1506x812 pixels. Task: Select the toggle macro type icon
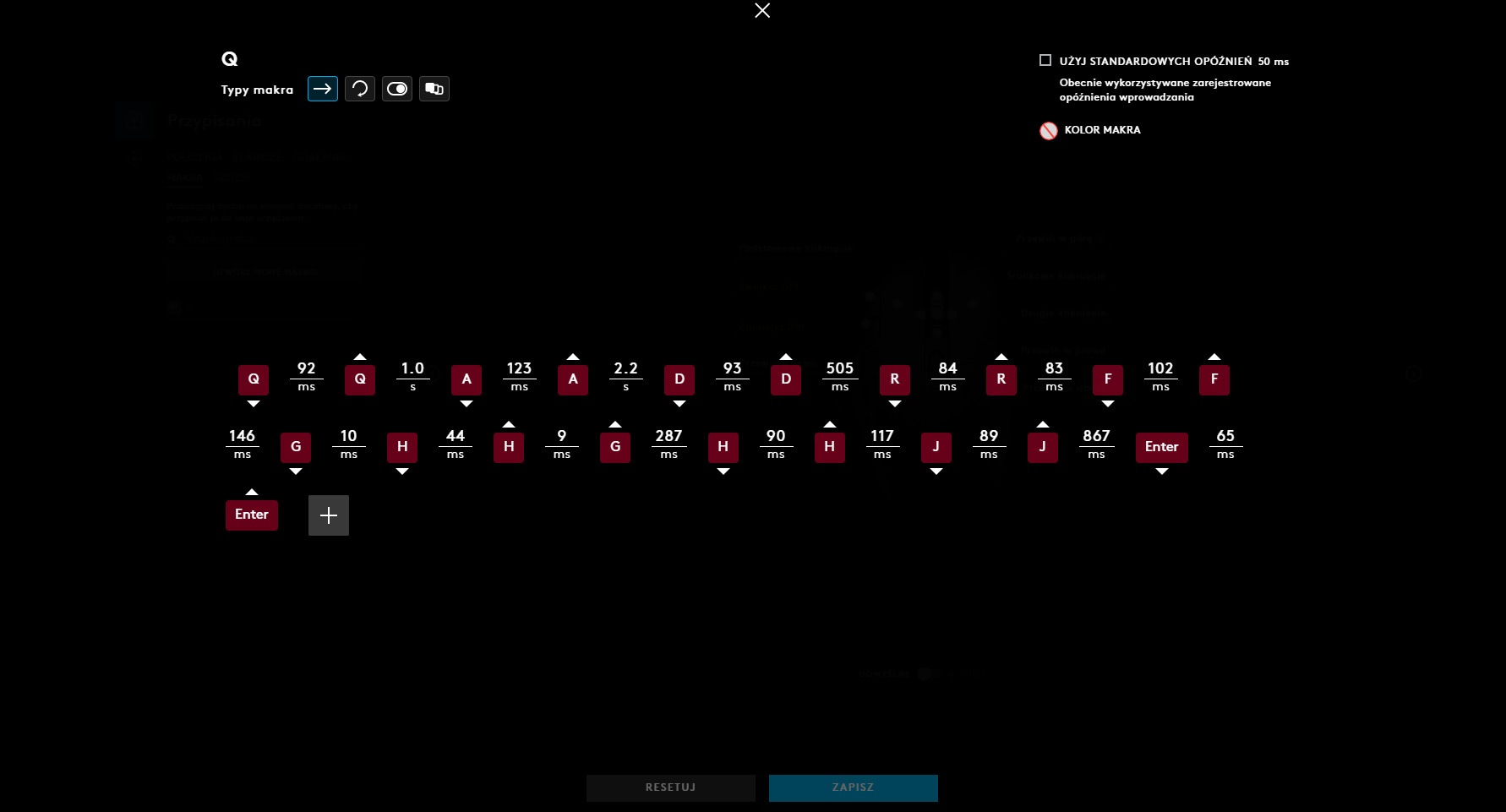pos(397,89)
